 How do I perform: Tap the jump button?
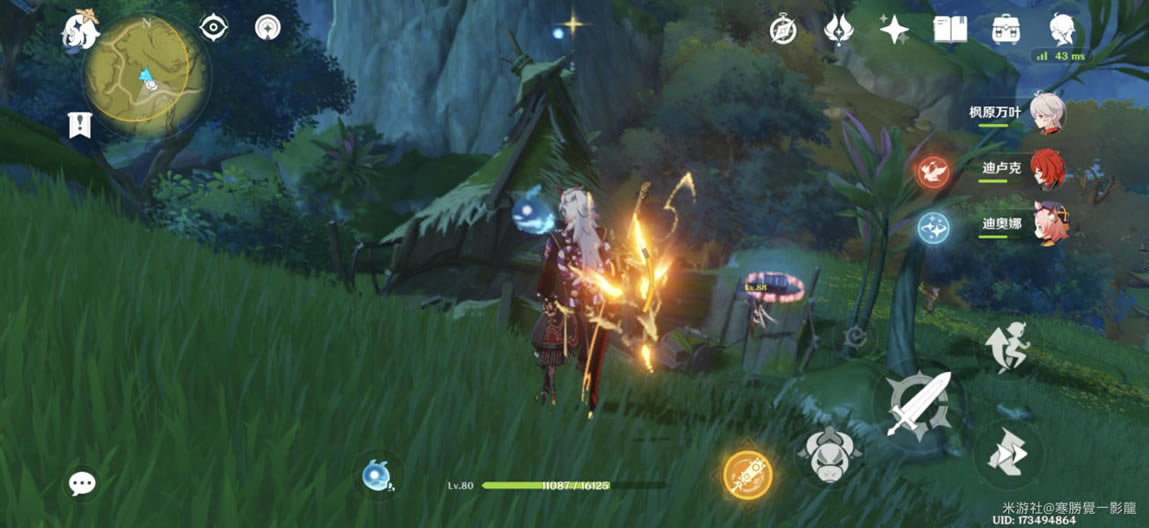pos(1007,345)
